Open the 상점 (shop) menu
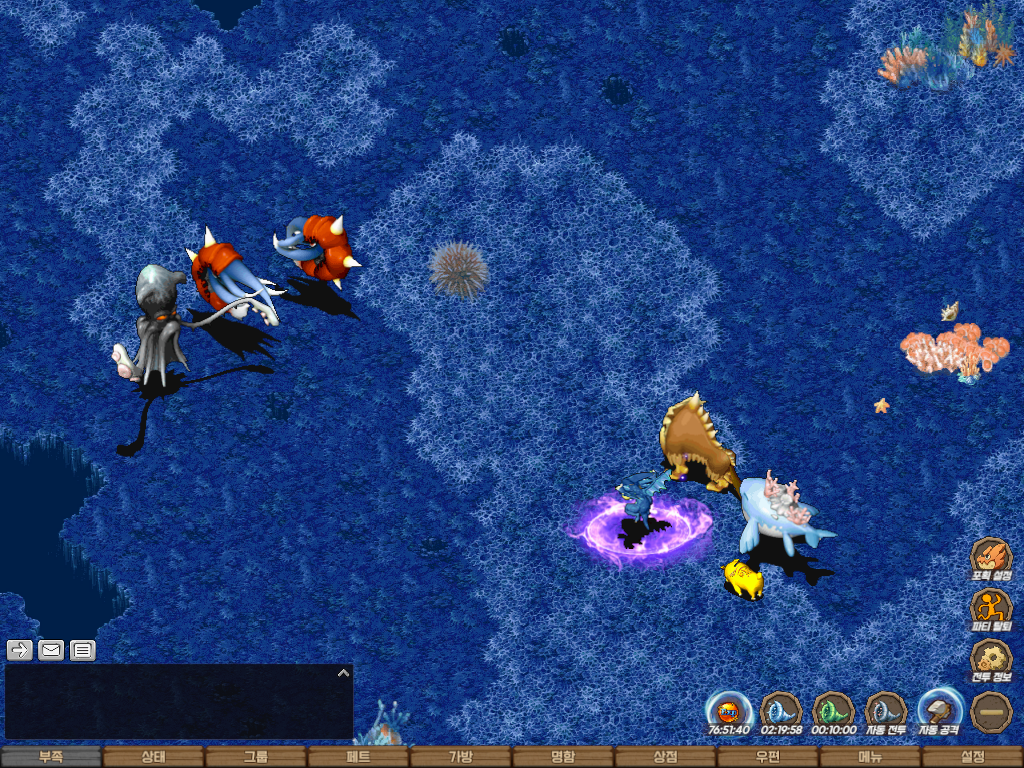This screenshot has height=768, width=1024. tap(665, 757)
